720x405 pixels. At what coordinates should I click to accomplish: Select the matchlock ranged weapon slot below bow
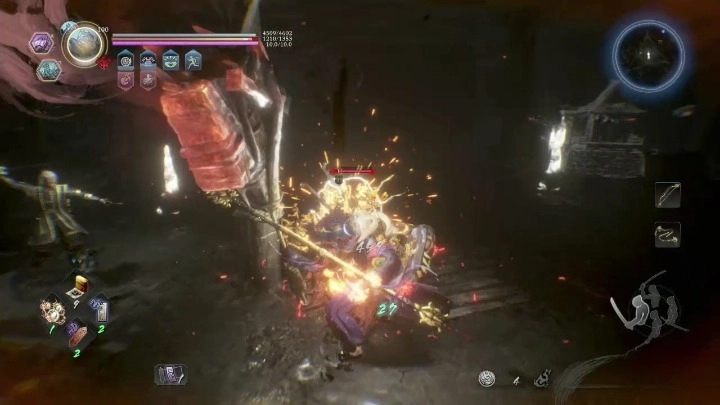click(667, 233)
